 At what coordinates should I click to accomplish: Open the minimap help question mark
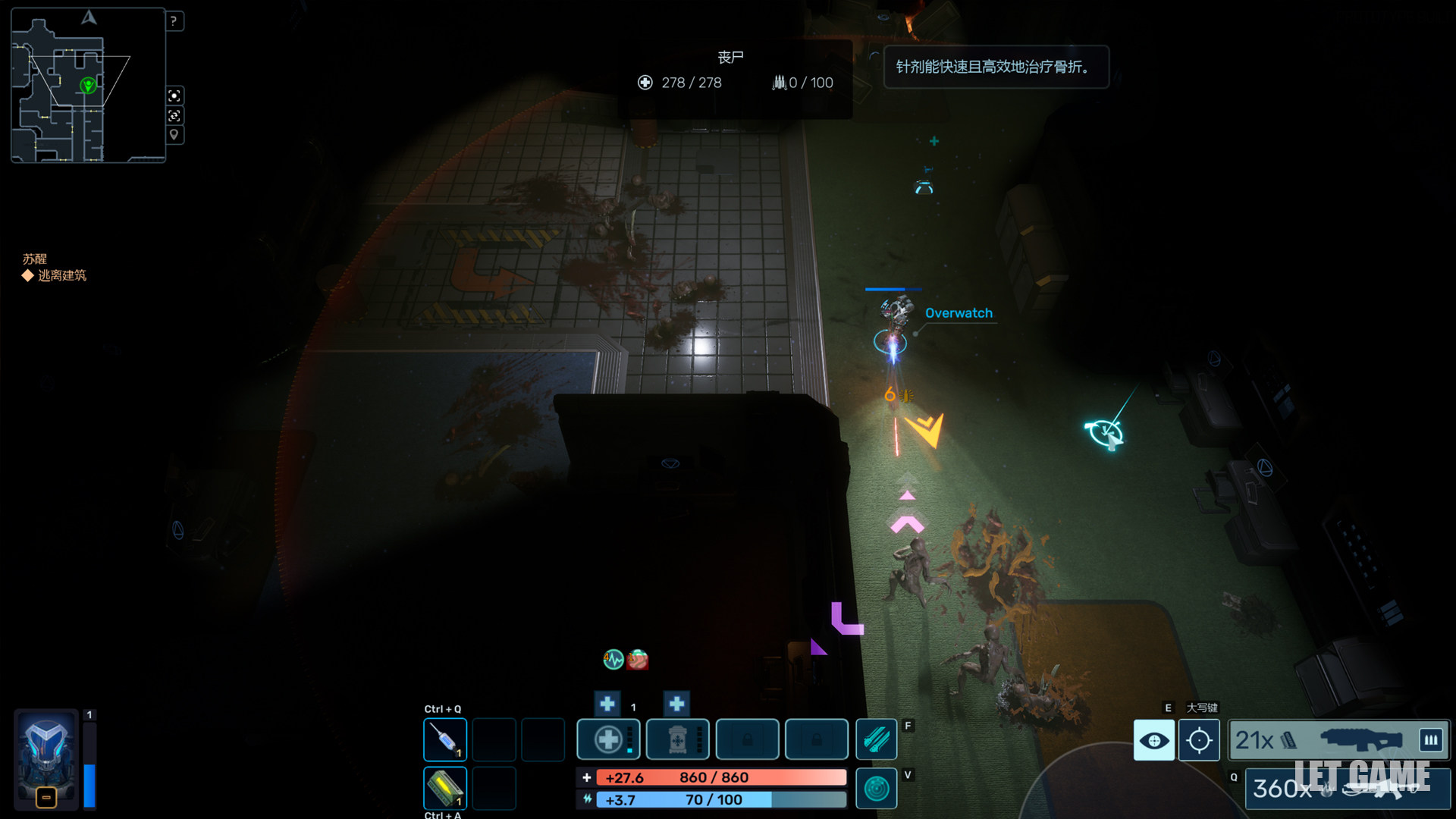[x=174, y=21]
